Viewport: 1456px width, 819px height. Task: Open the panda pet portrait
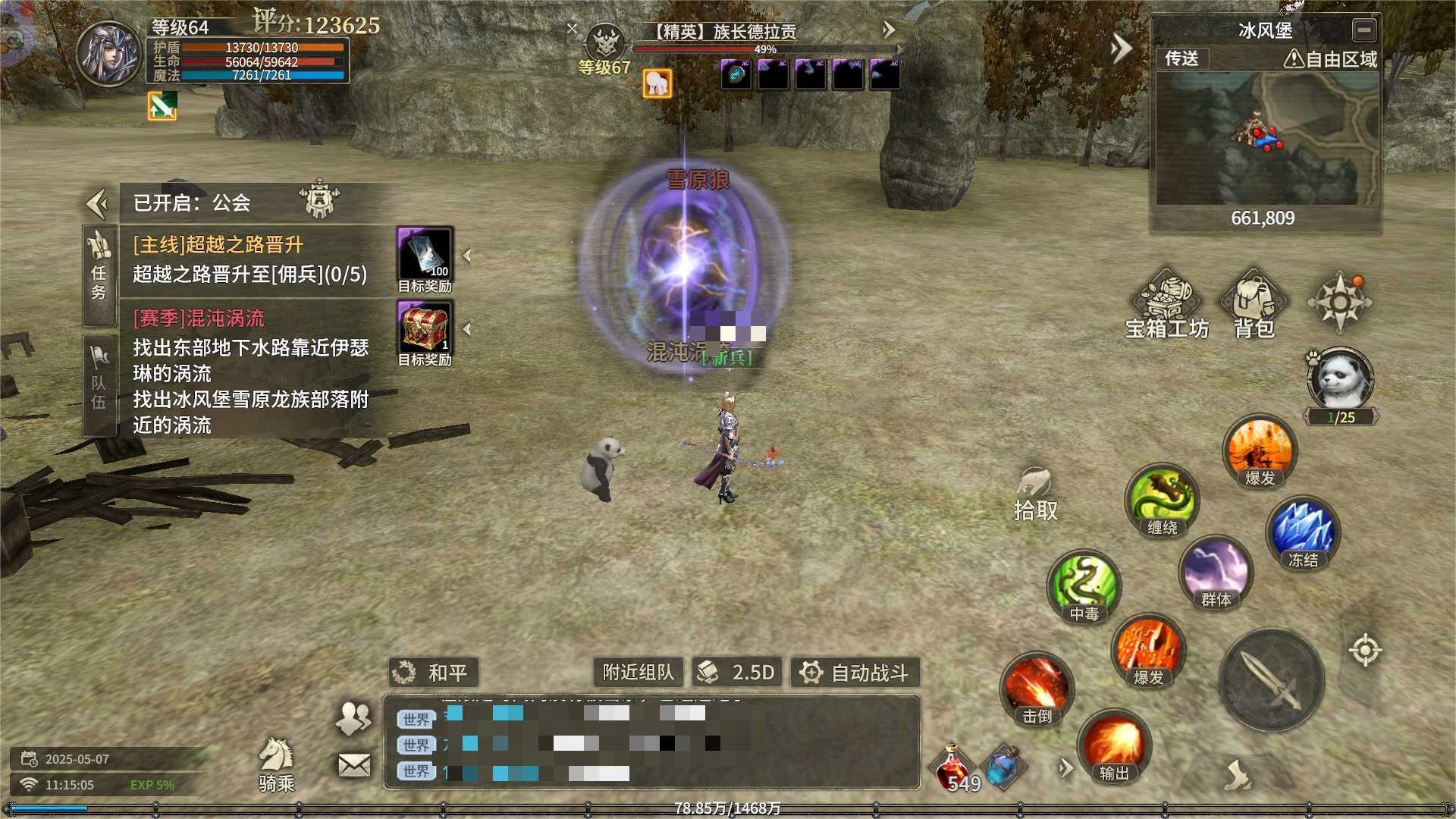point(1340,378)
